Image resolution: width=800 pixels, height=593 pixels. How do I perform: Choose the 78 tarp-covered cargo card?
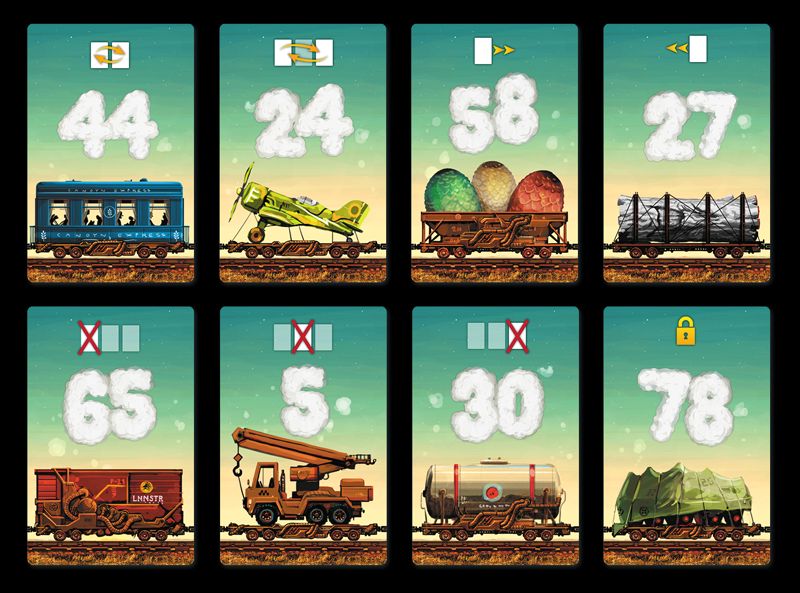point(686,437)
